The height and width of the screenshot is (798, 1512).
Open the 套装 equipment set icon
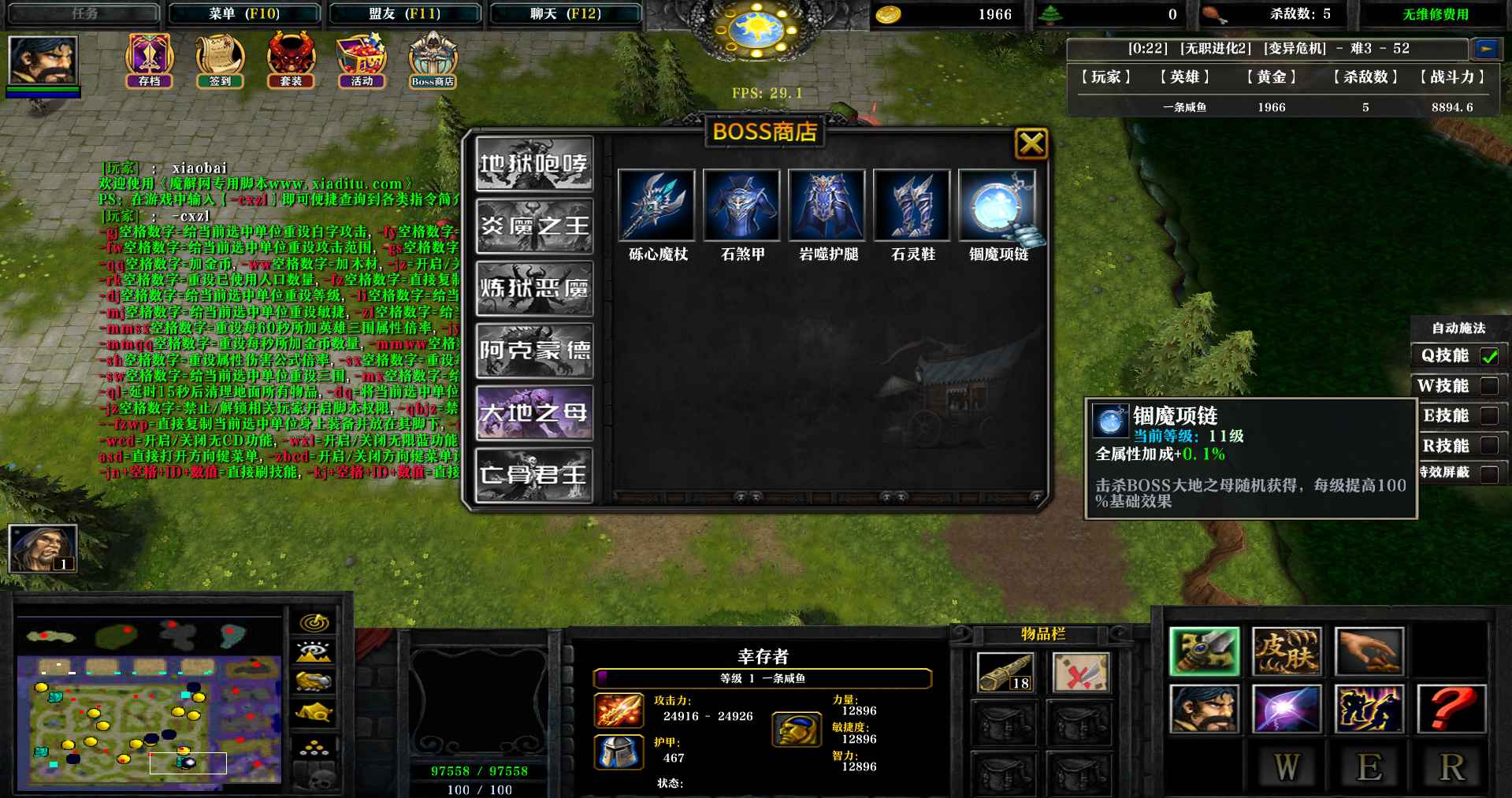click(x=291, y=60)
